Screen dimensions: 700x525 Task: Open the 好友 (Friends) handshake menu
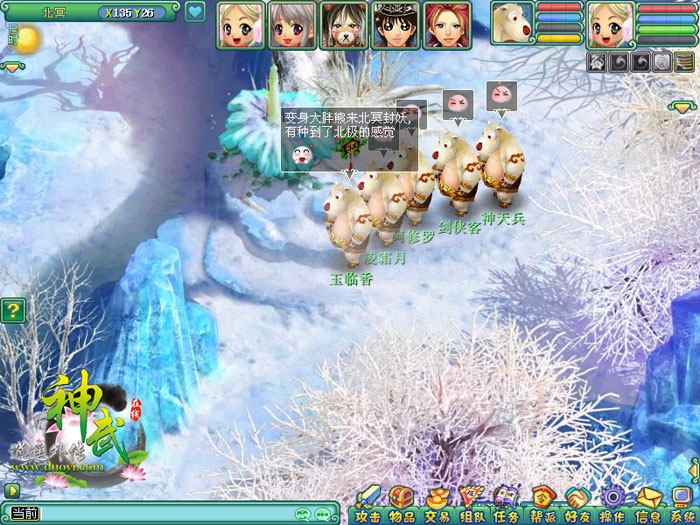click(577, 504)
